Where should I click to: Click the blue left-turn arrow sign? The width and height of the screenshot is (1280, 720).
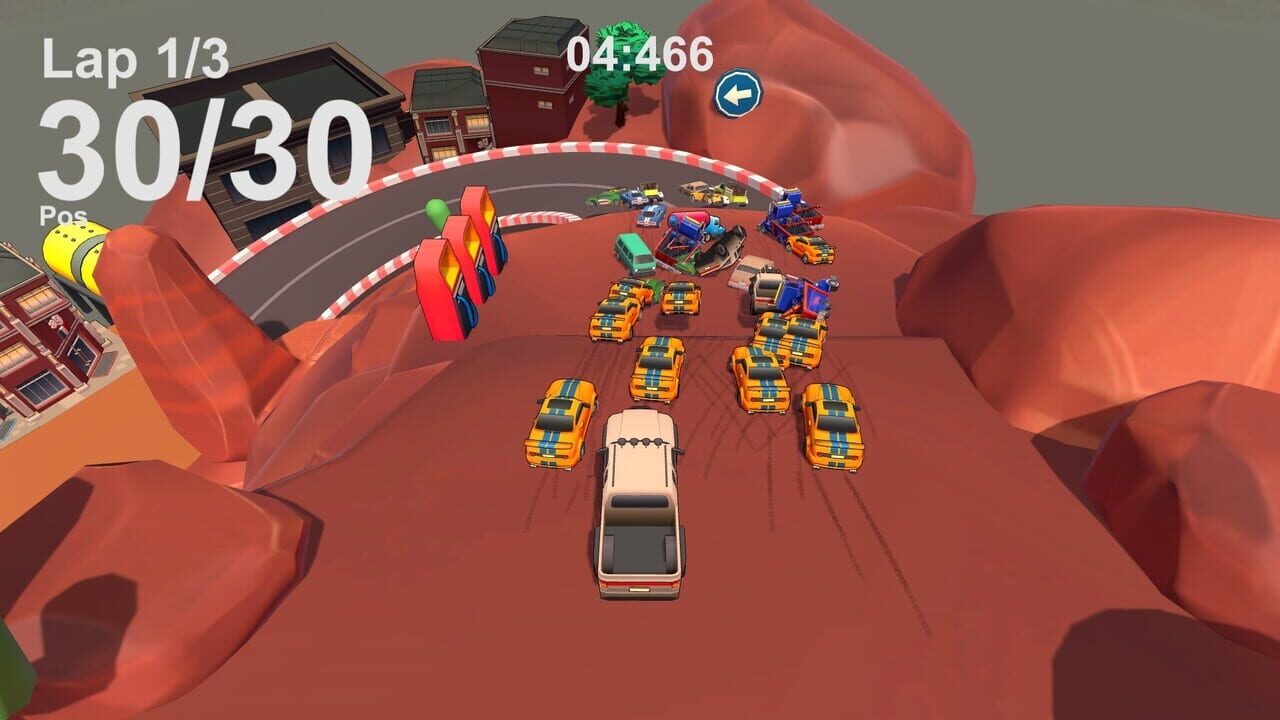point(737,92)
